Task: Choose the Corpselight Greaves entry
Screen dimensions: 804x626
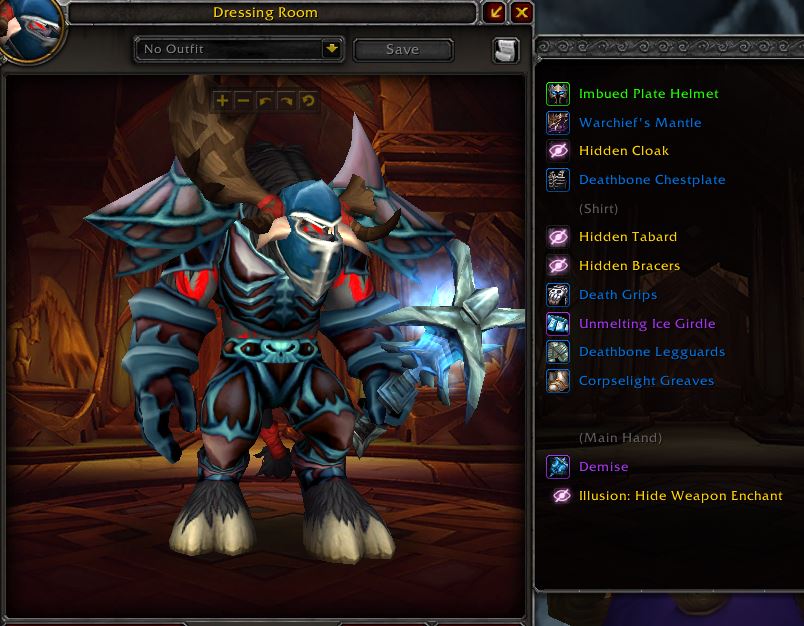Action: [x=646, y=381]
